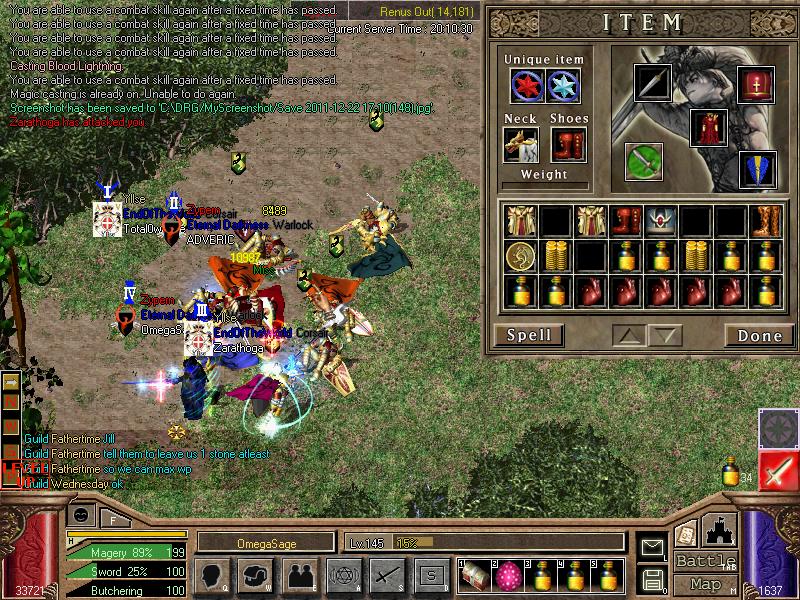Page the inventory down with the down arrow

pos(664,335)
